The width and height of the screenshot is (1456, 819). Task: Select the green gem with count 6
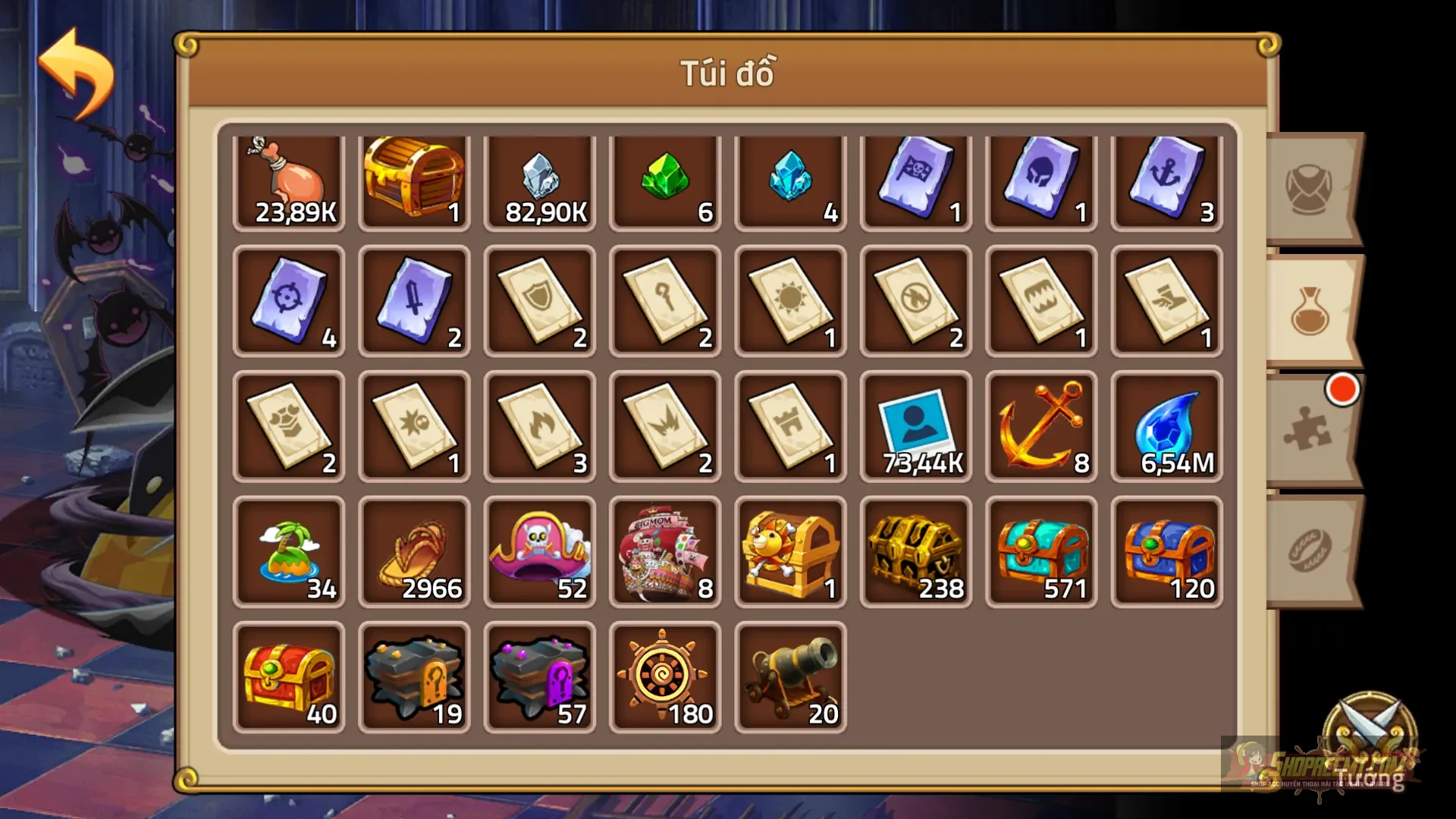(x=665, y=178)
